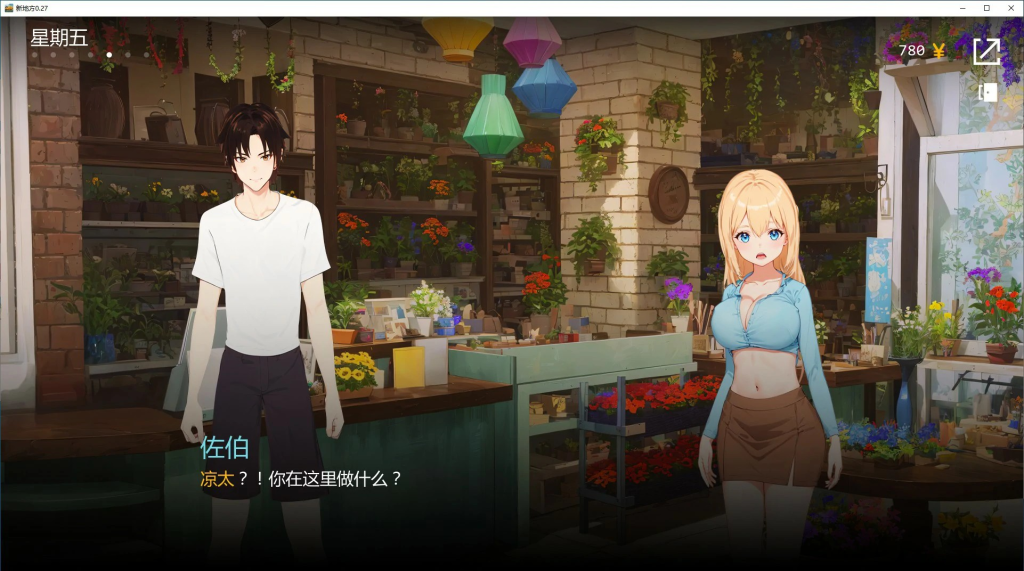
Task: Click the white door icon
Action: pyautogui.click(x=987, y=93)
